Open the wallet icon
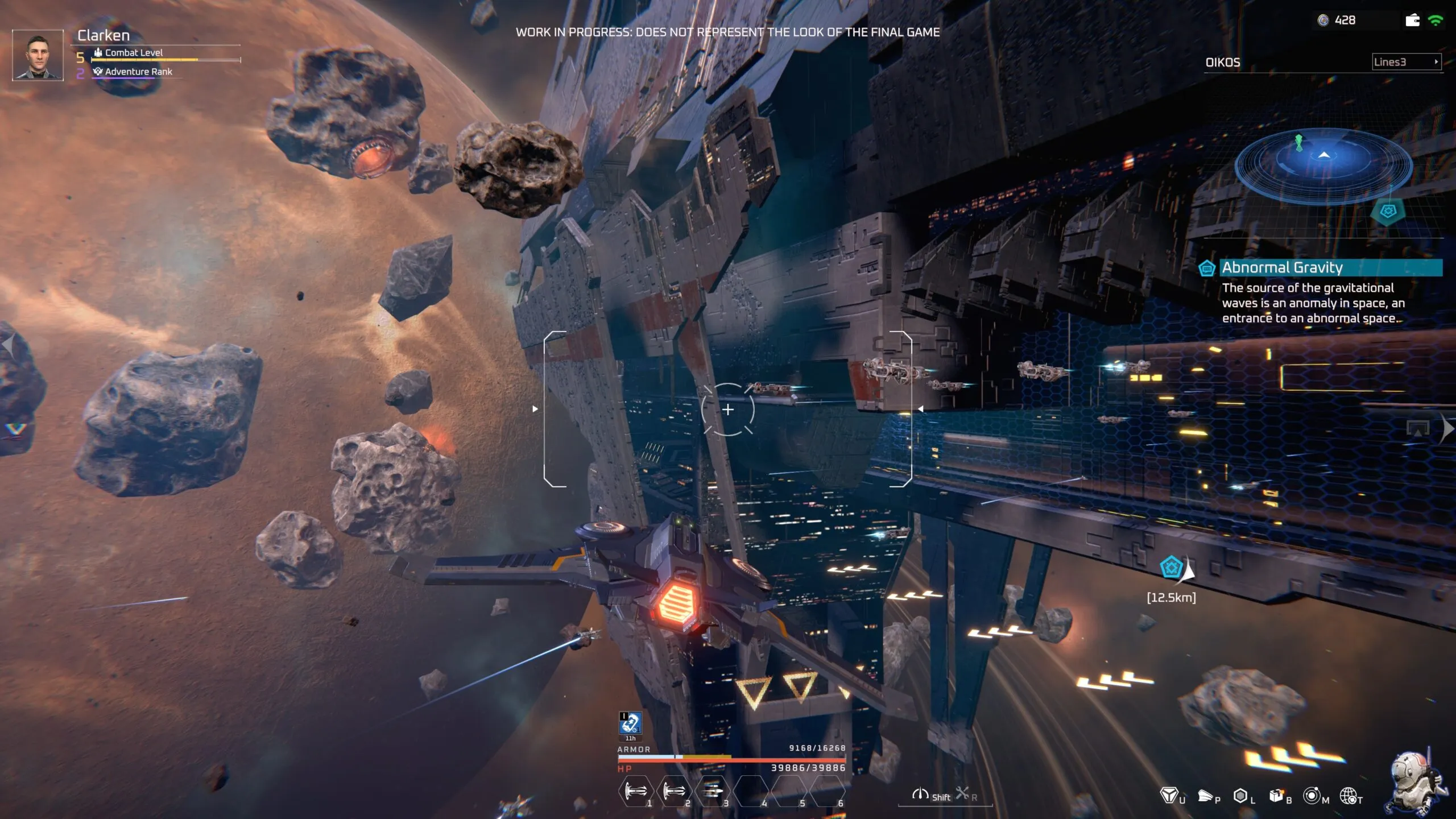1456x819 pixels. (1412, 20)
